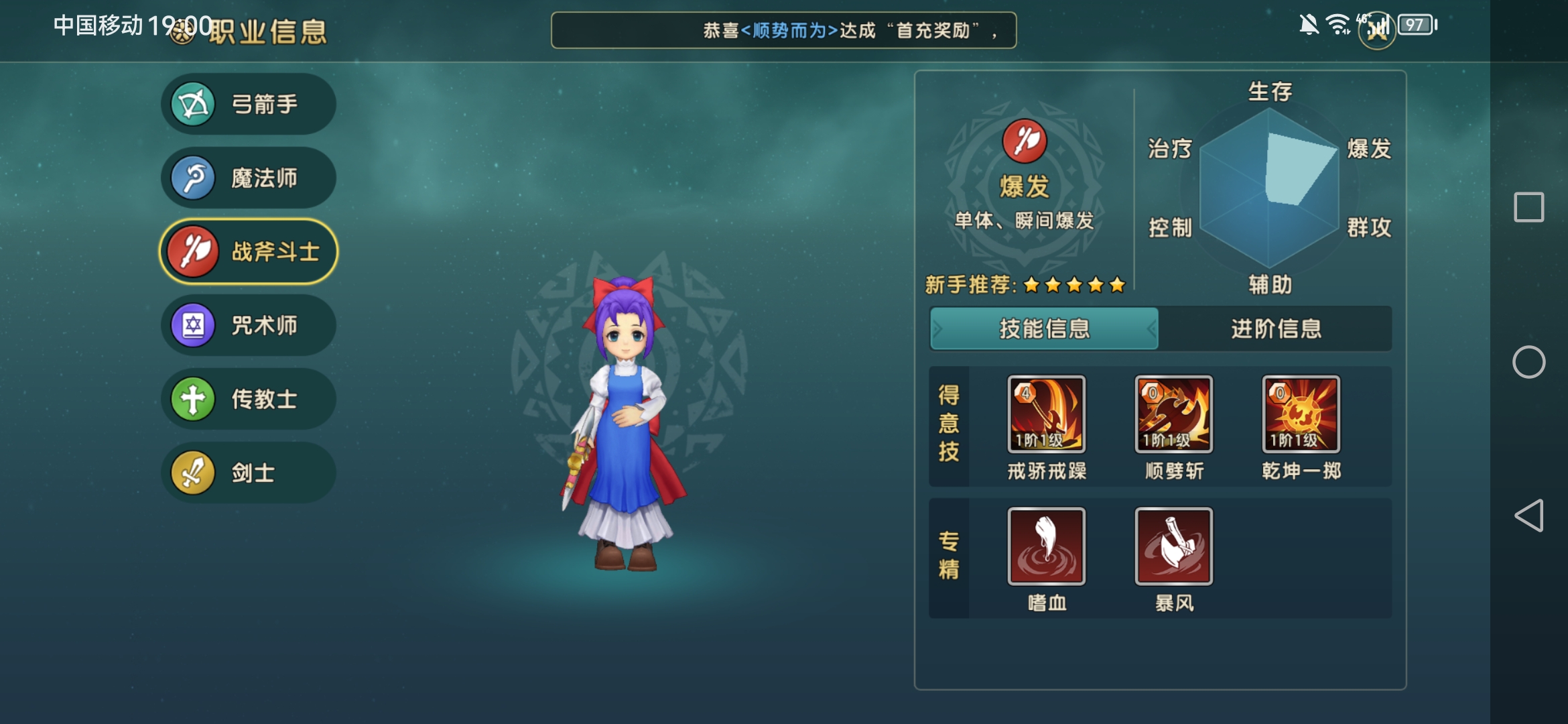
Task: Click the announcement banner about 首充奖励
Action: point(784,29)
